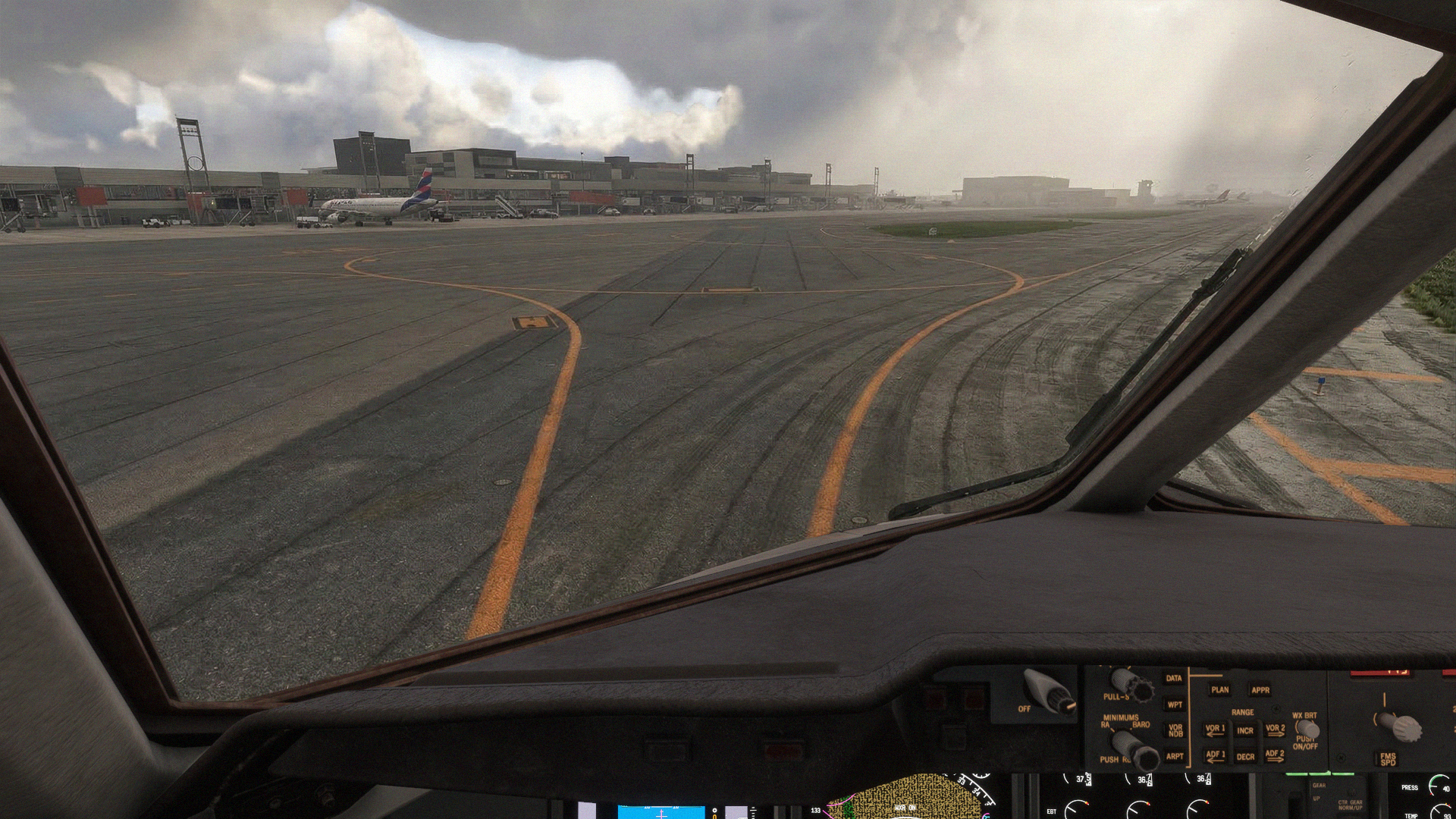Push the DATA button on the display panel
Image resolution: width=1456 pixels, height=819 pixels.
pos(1174,679)
